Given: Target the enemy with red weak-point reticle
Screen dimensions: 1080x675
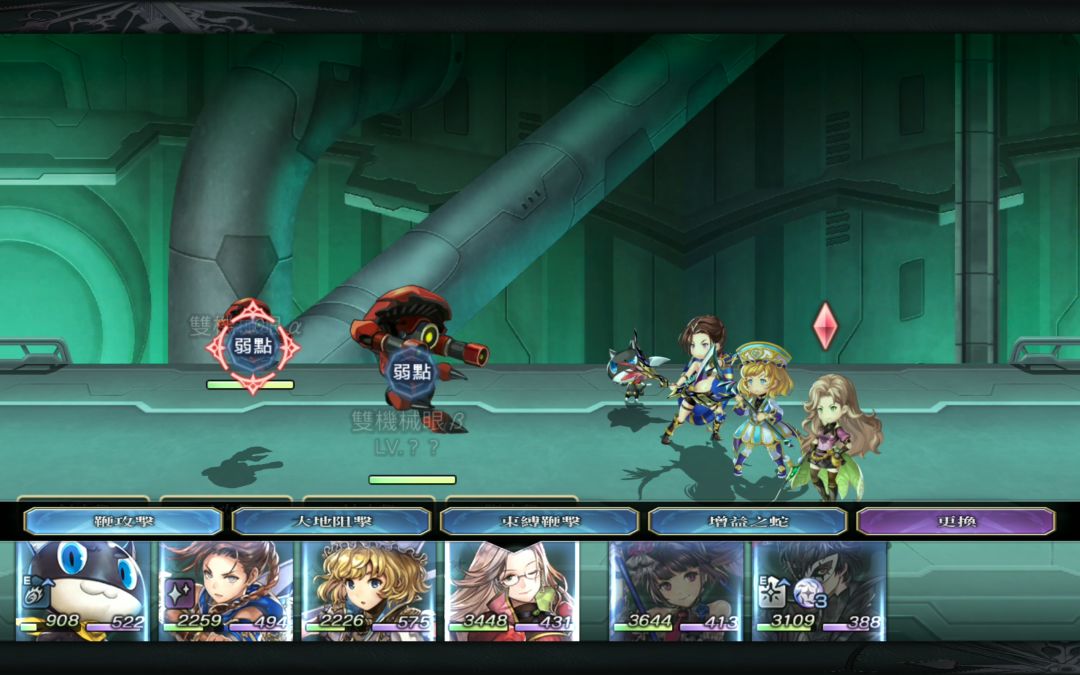Looking at the screenshot, I should coord(252,347).
